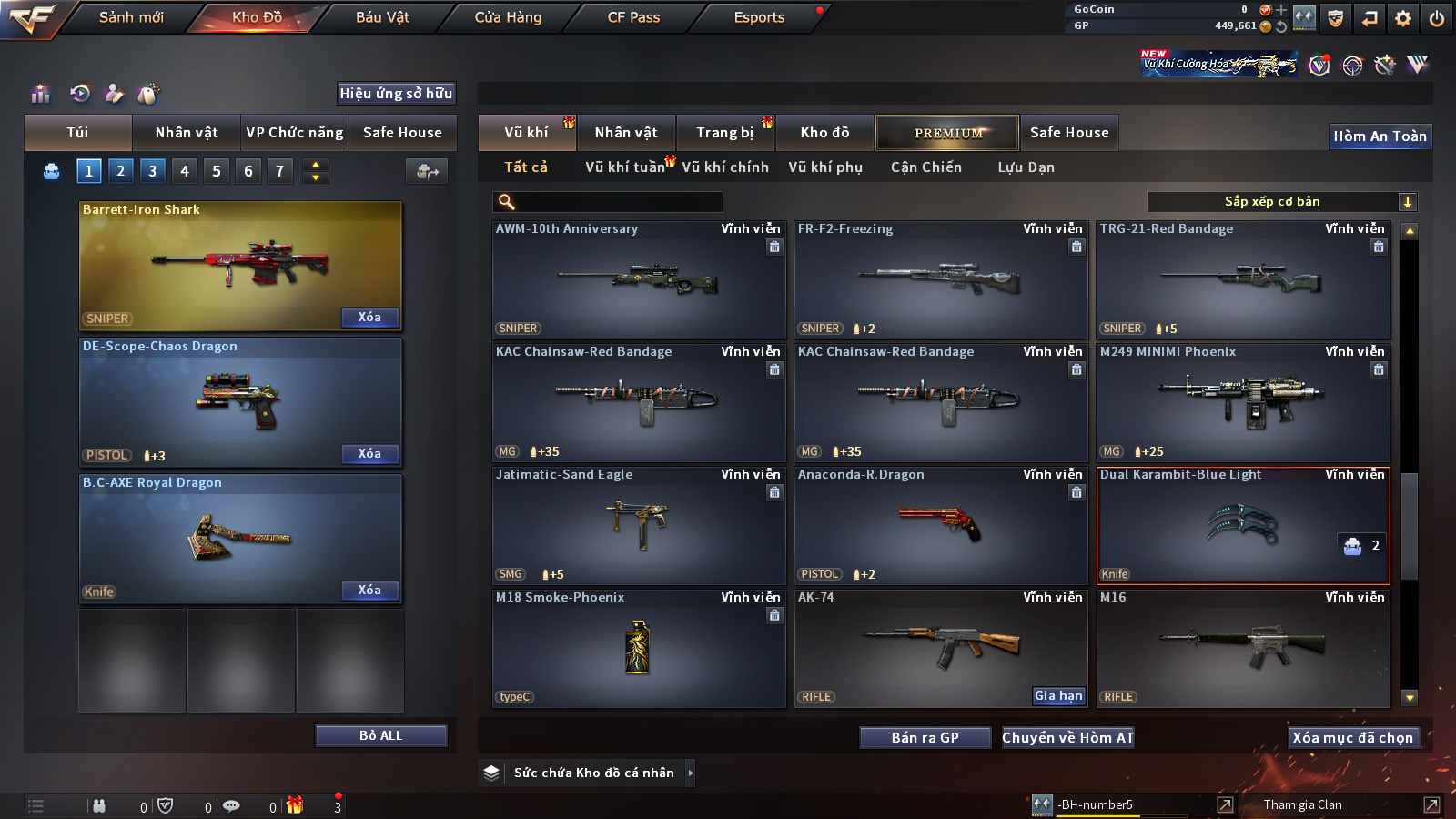The width and height of the screenshot is (1456, 819).
Task: Click the weapon search field
Action: click(608, 202)
